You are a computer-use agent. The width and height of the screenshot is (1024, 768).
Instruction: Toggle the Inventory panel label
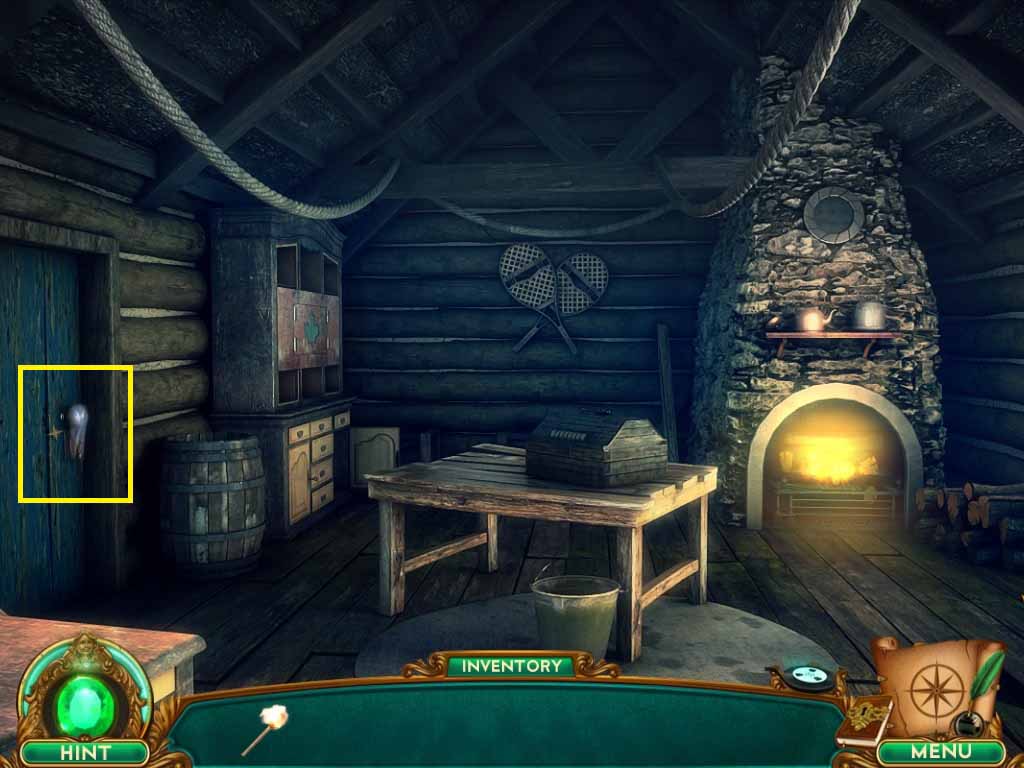(x=511, y=665)
